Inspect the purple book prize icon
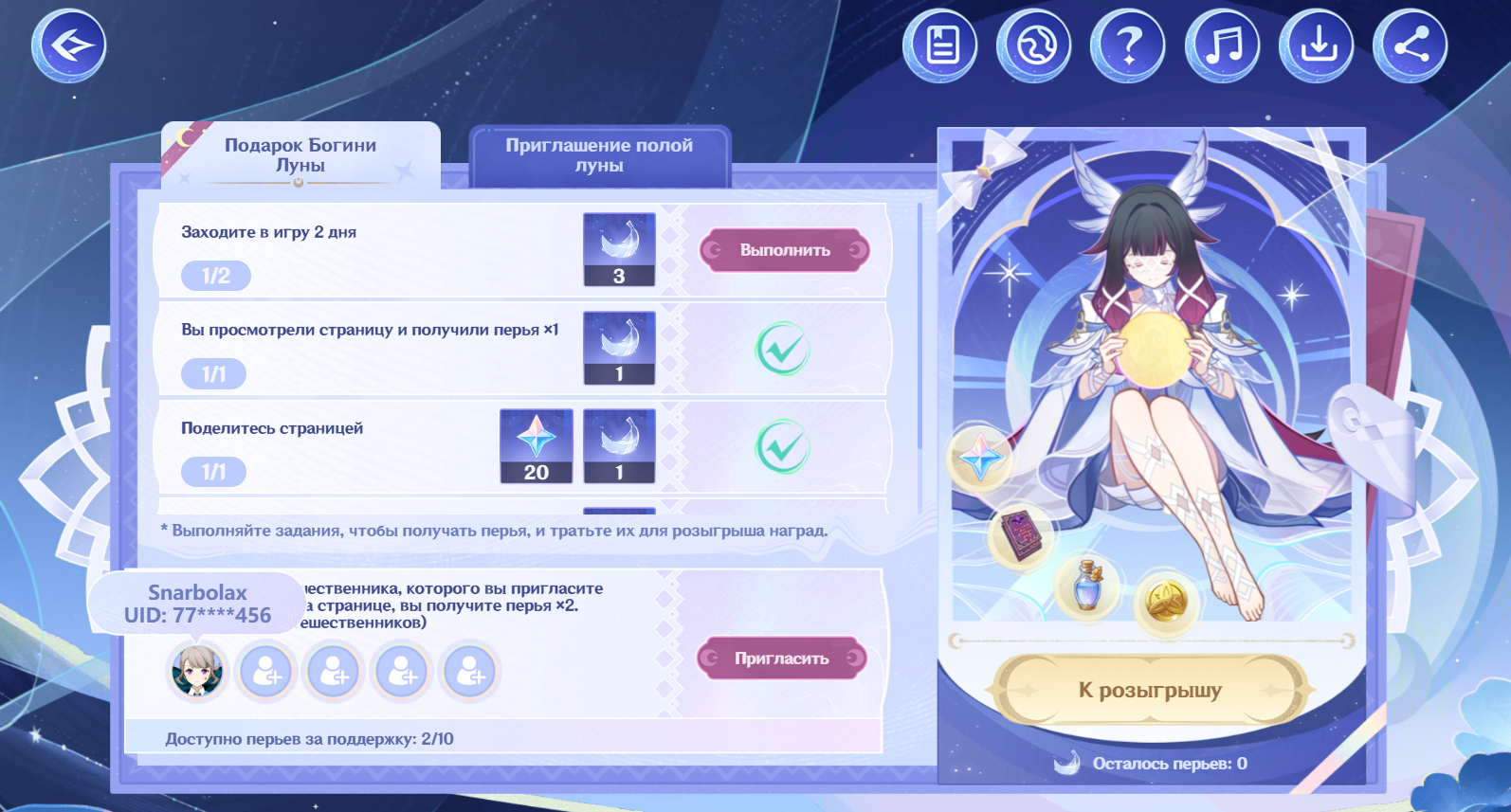Image resolution: width=1511 pixels, height=812 pixels. tap(1022, 535)
